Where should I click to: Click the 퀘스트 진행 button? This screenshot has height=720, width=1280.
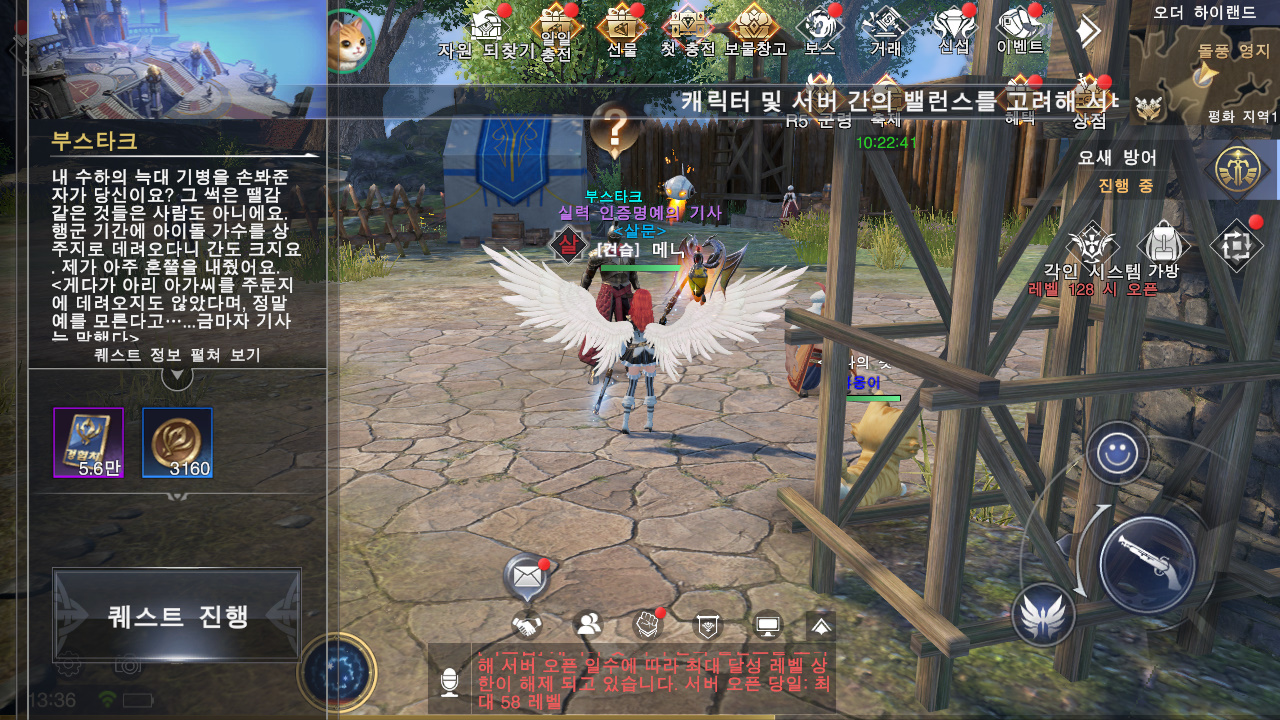pyautogui.click(x=177, y=615)
